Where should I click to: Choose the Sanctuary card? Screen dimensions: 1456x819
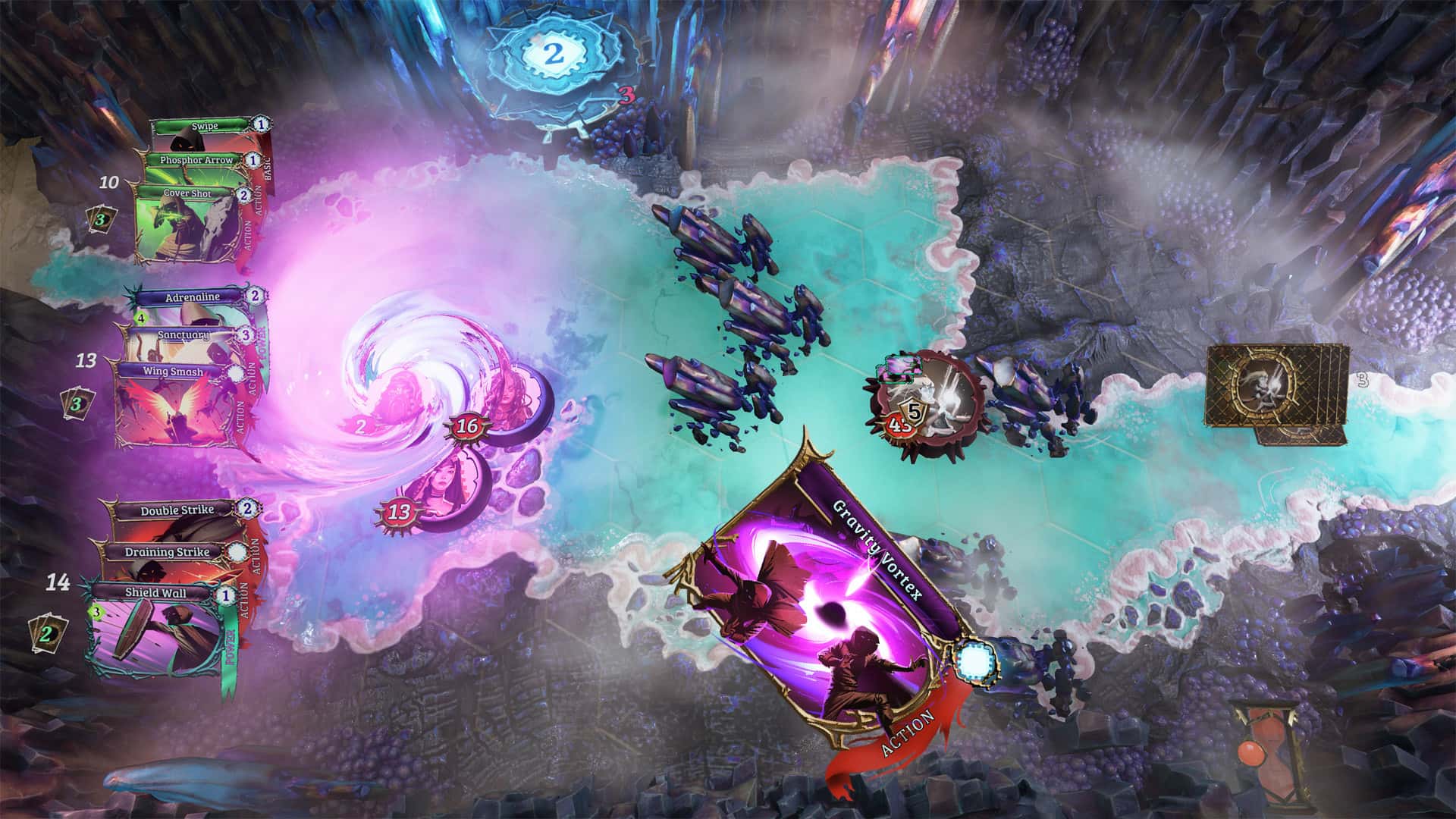point(183,334)
